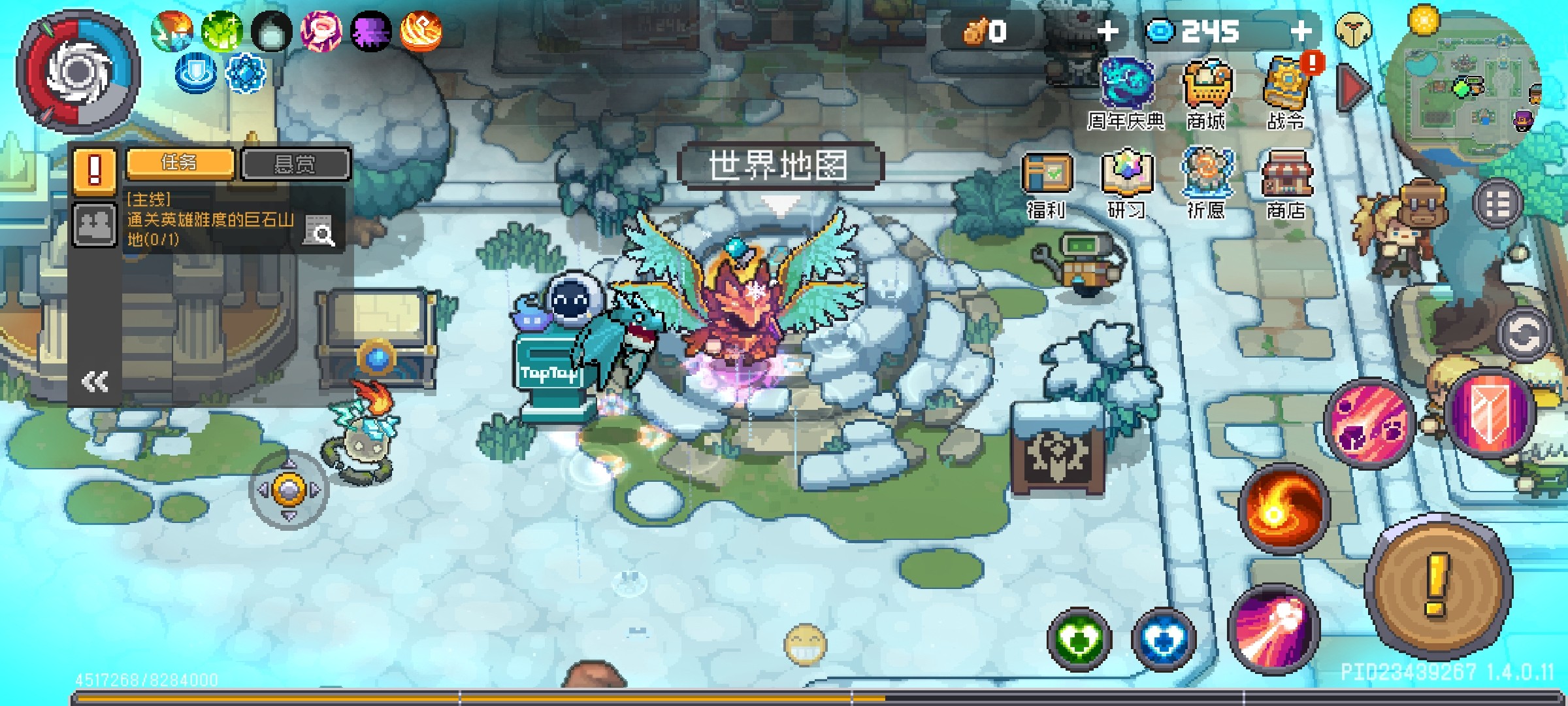Open the 研习 study menu
This screenshot has width=1568, height=706.
point(1126,184)
